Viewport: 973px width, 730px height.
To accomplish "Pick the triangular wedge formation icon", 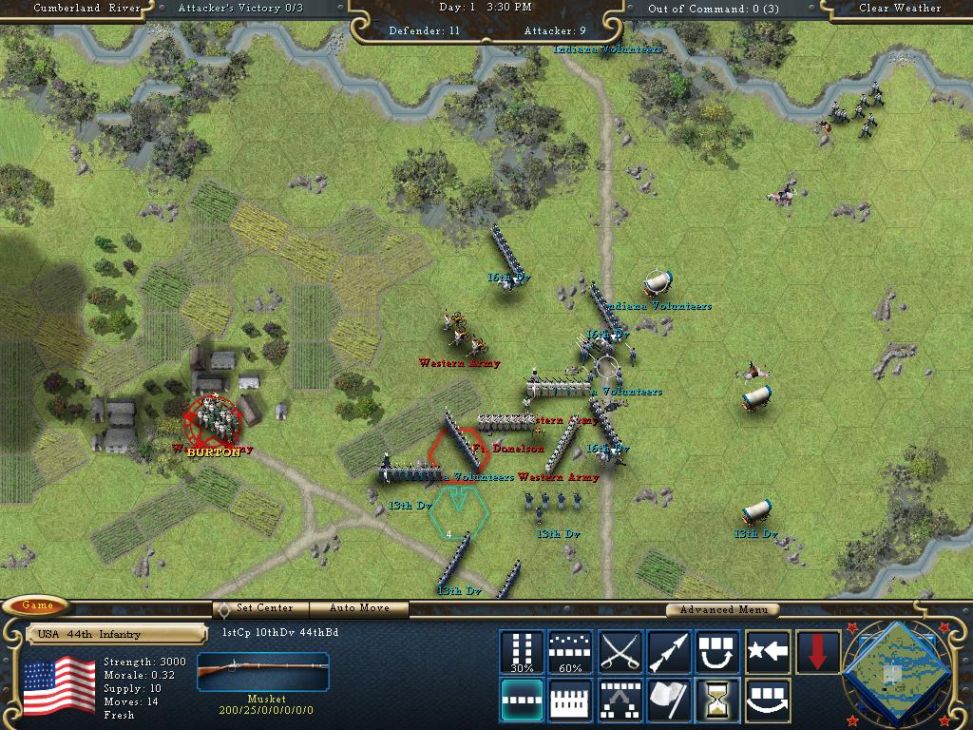I will (620, 700).
